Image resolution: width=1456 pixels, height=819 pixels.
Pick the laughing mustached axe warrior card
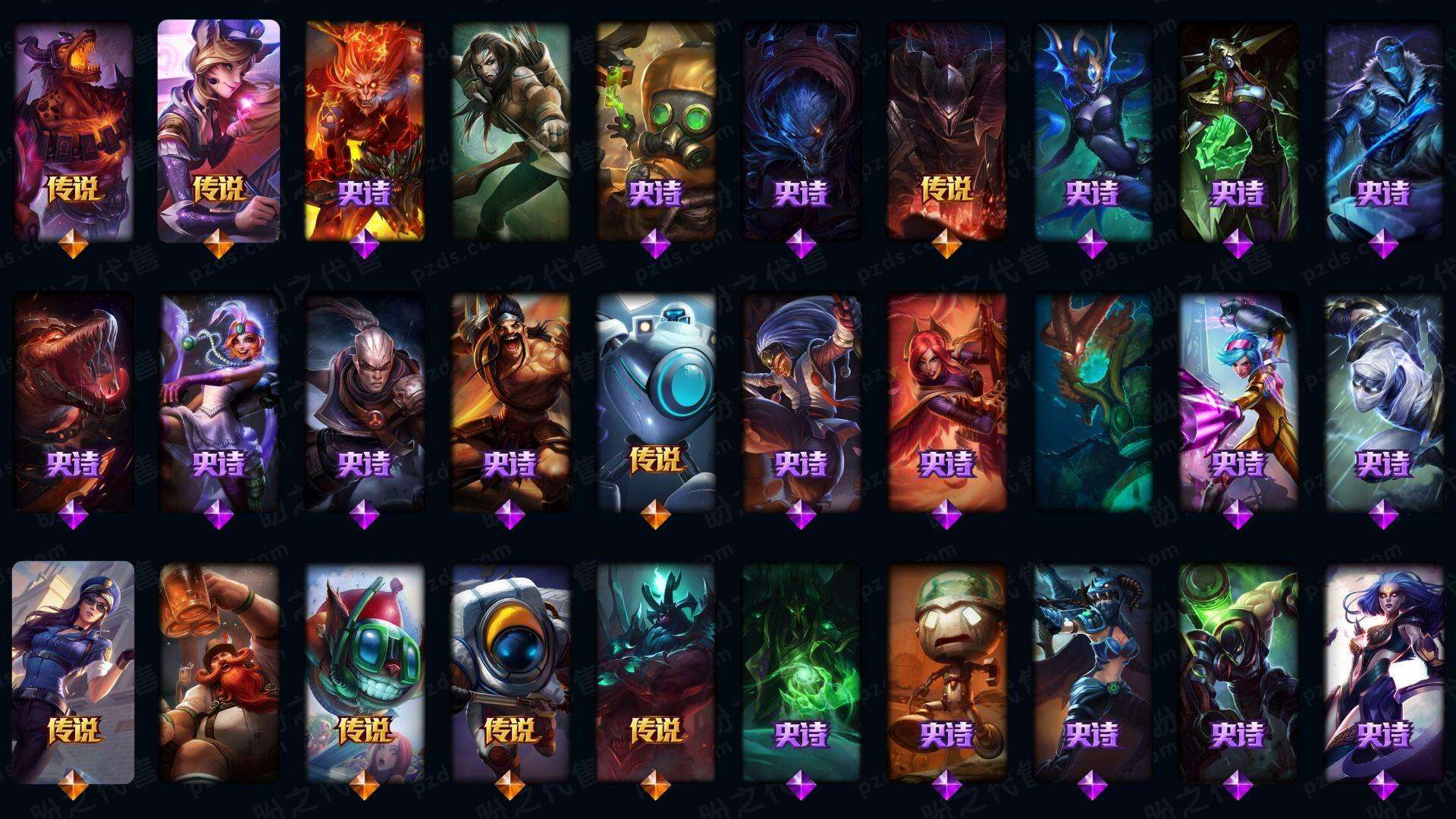coord(510,402)
